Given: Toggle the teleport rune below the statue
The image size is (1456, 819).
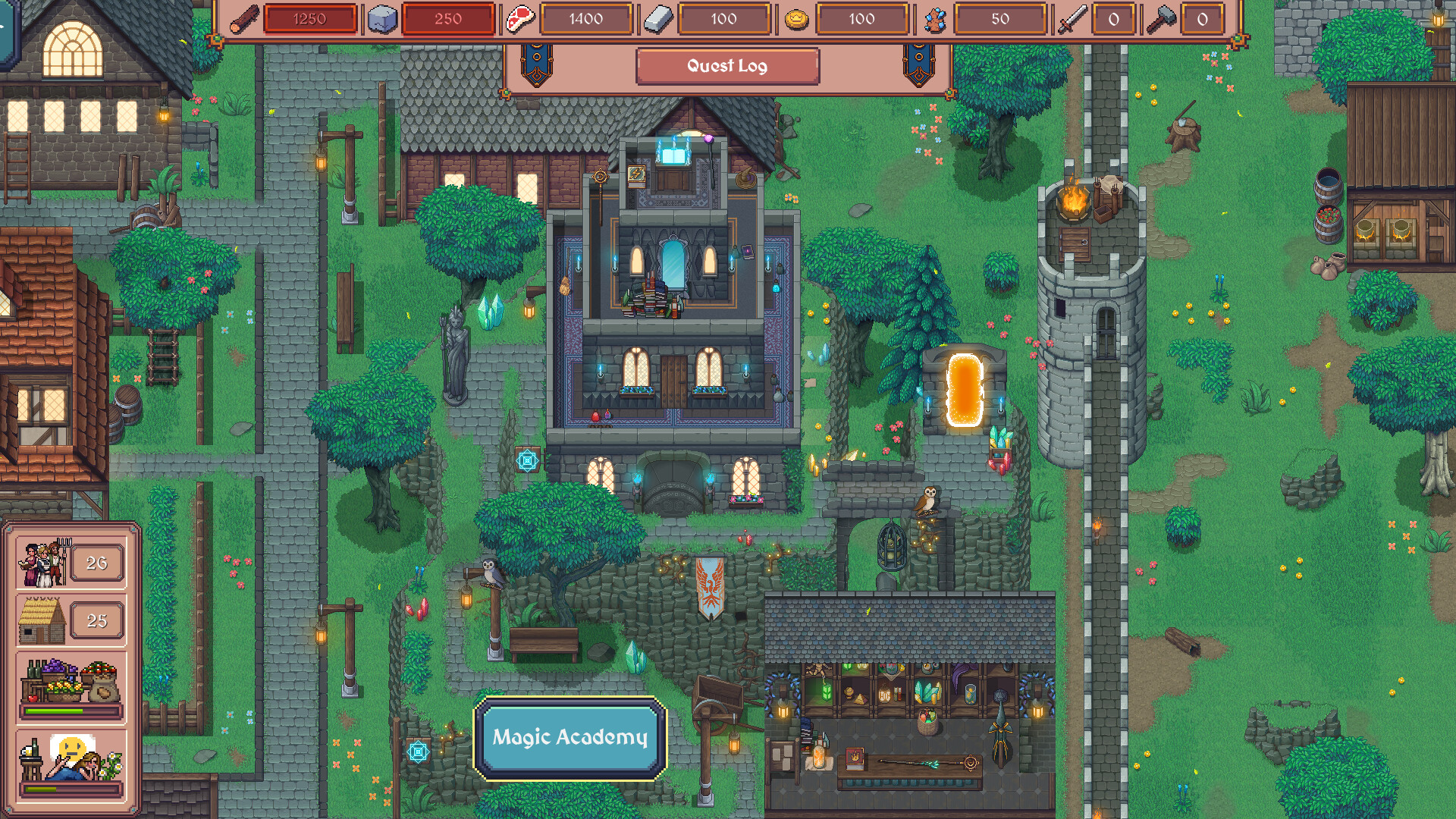Looking at the screenshot, I should coord(529,460).
